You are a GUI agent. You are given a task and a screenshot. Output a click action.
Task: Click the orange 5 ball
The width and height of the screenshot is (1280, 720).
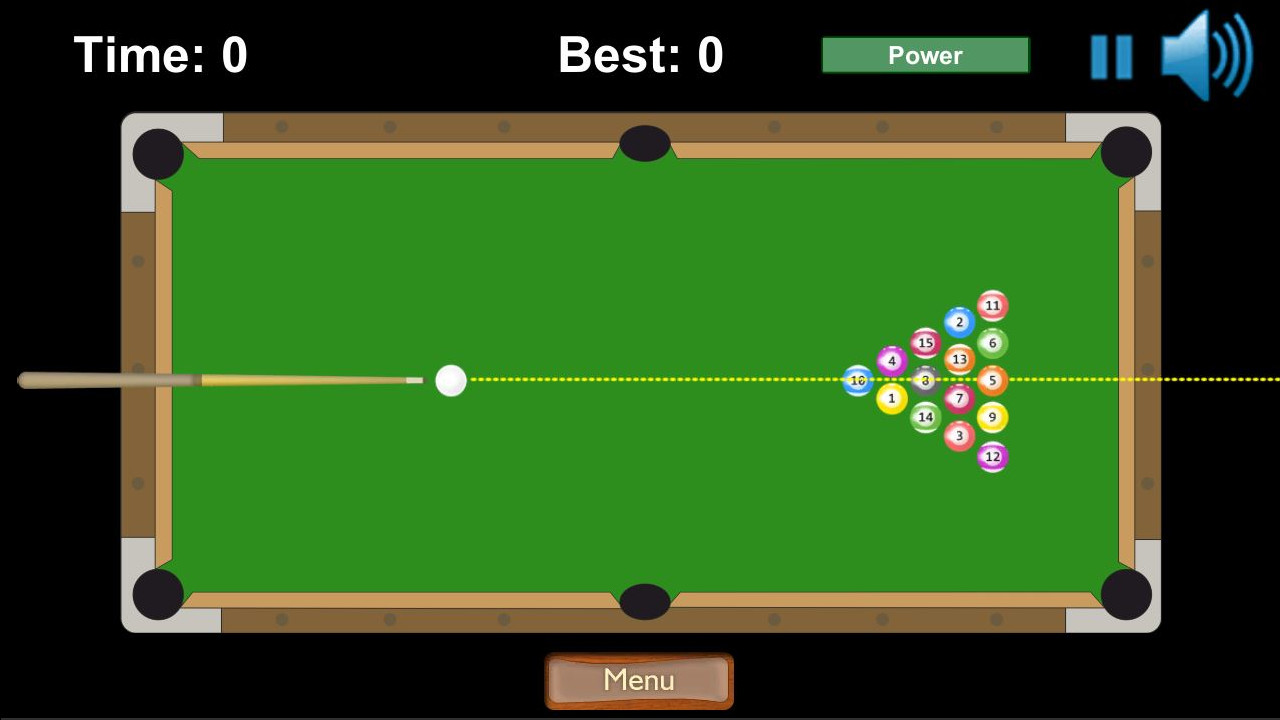[x=992, y=379]
